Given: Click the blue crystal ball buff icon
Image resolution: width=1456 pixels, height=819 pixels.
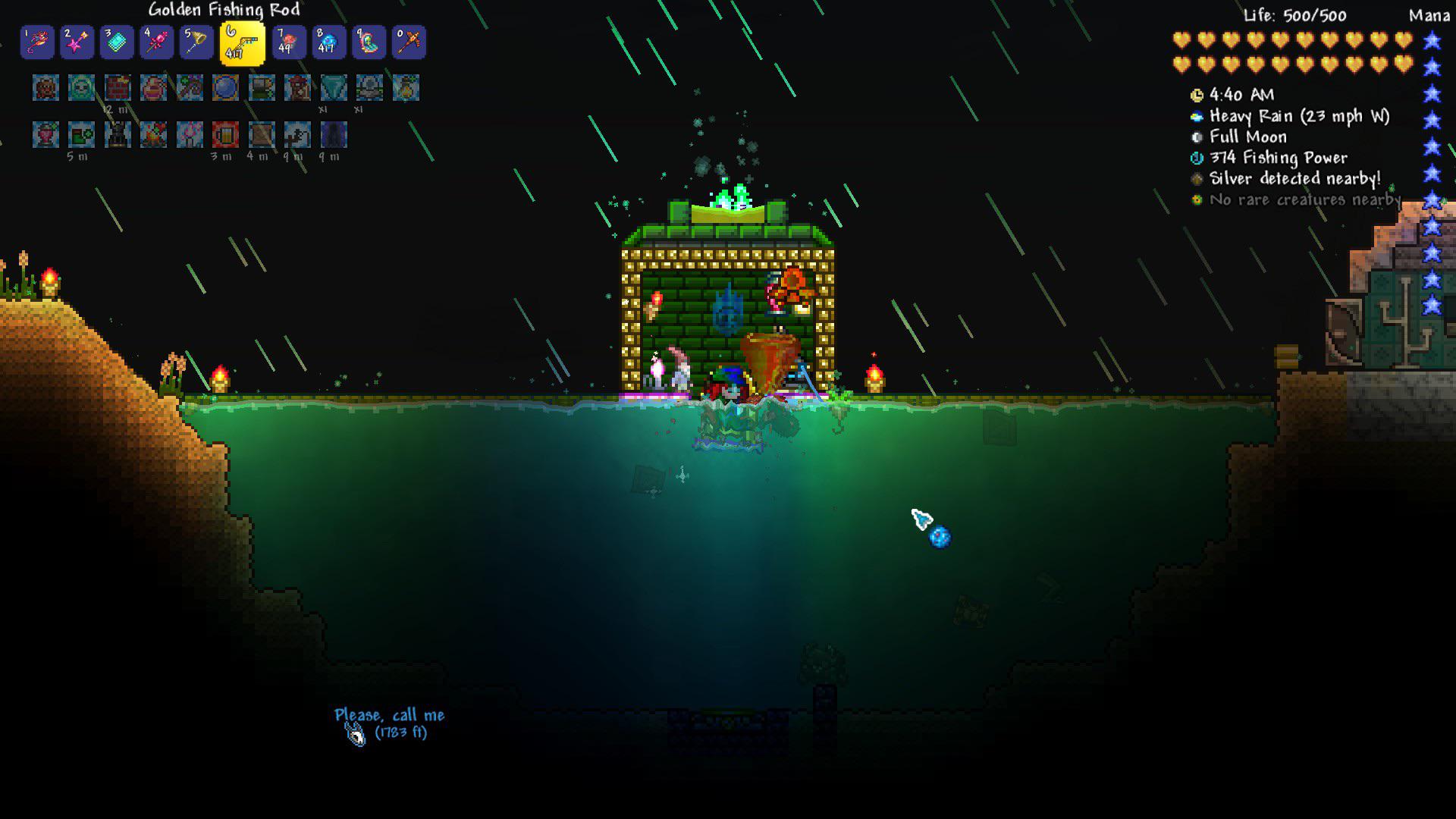Looking at the screenshot, I should [225, 88].
